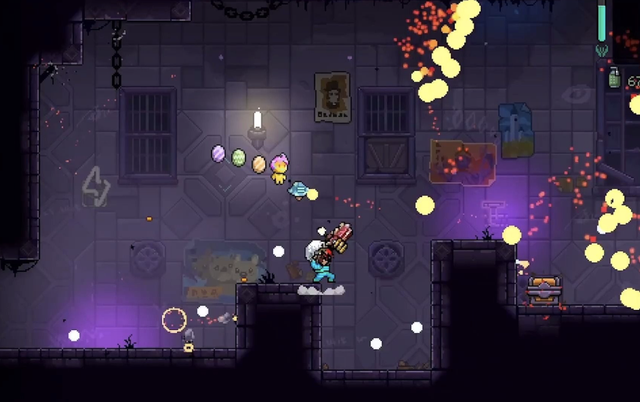Select the green grenade icon
Image resolution: width=640 pixels, height=402 pixels.
pos(614,80)
